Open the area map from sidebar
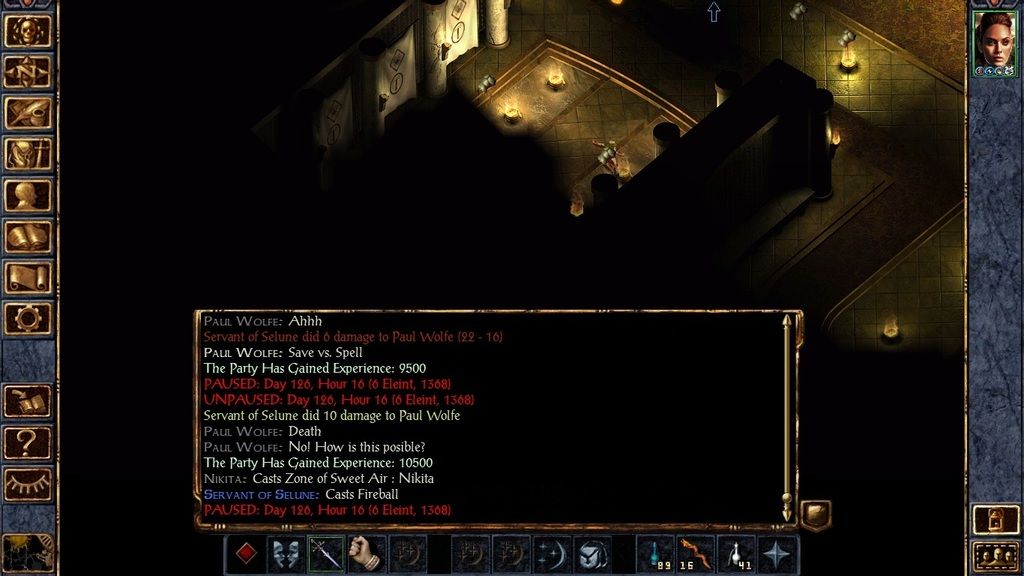1024x576 pixels. tap(28, 71)
